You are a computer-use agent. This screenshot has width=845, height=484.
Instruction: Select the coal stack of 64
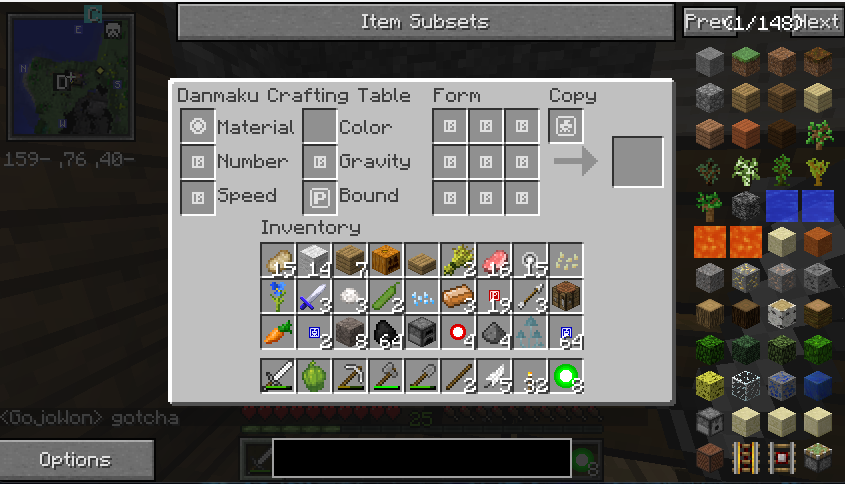coord(386,330)
